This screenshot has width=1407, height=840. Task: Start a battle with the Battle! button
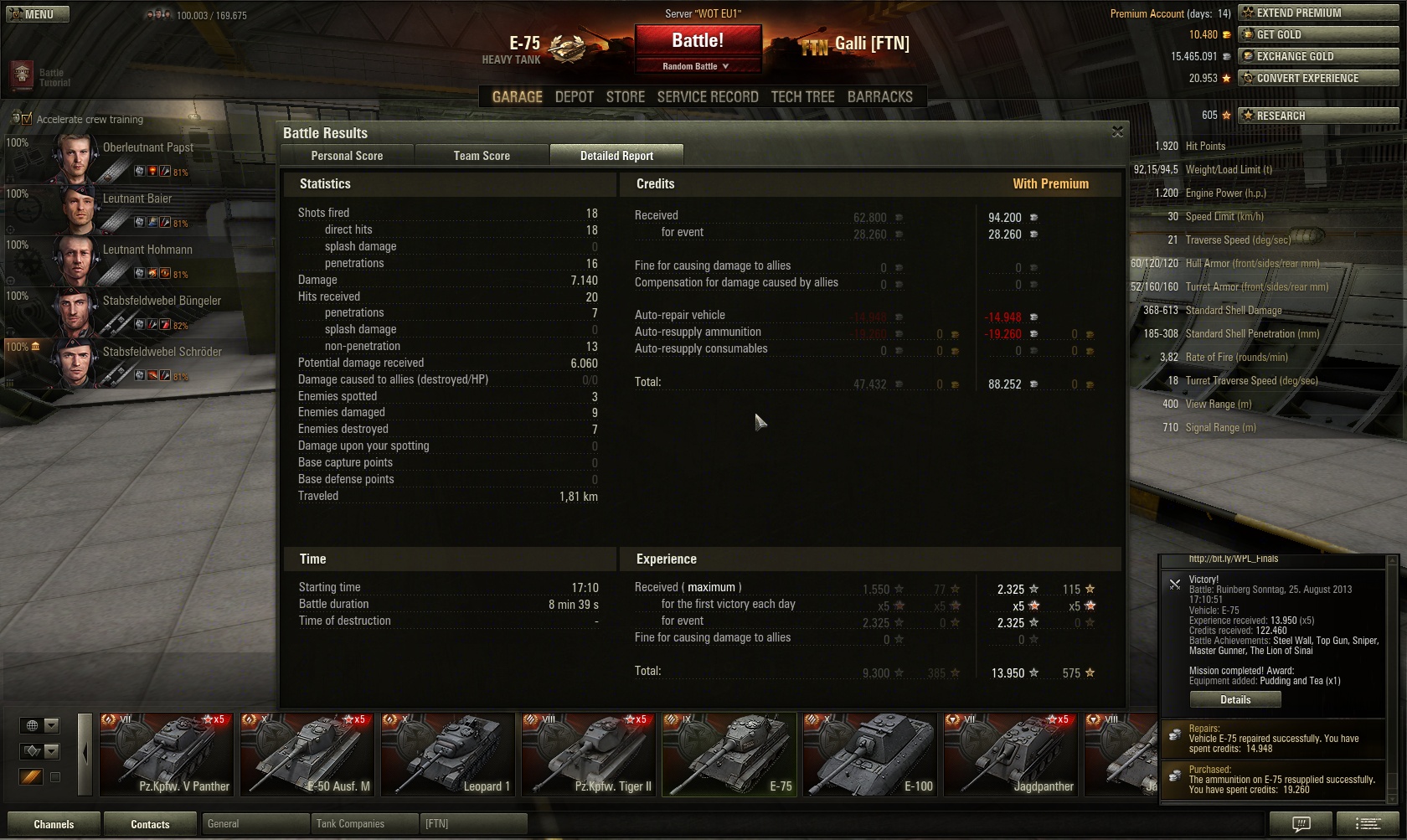pos(698,40)
